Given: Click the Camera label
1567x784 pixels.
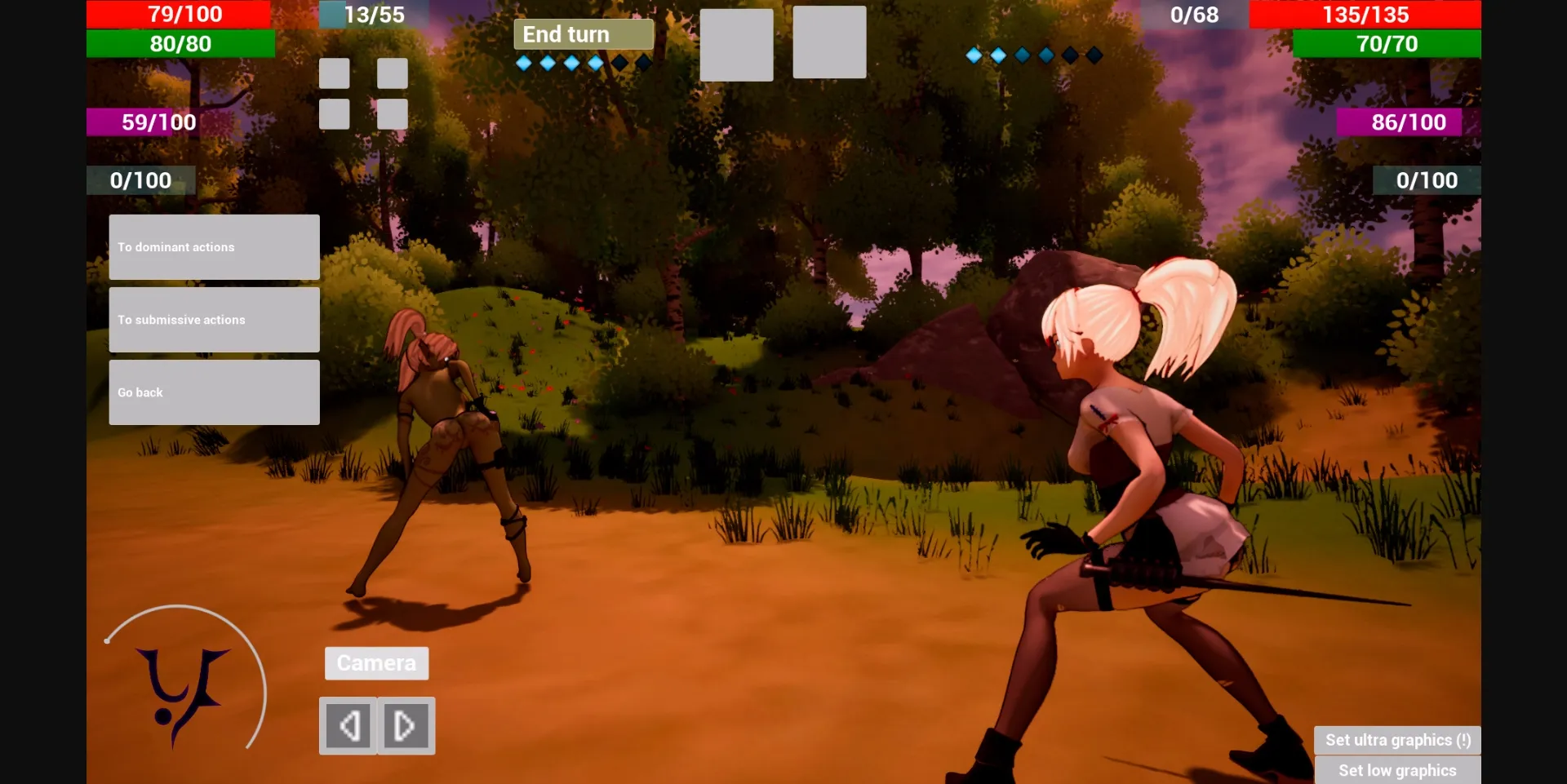Looking at the screenshot, I should [x=376, y=662].
